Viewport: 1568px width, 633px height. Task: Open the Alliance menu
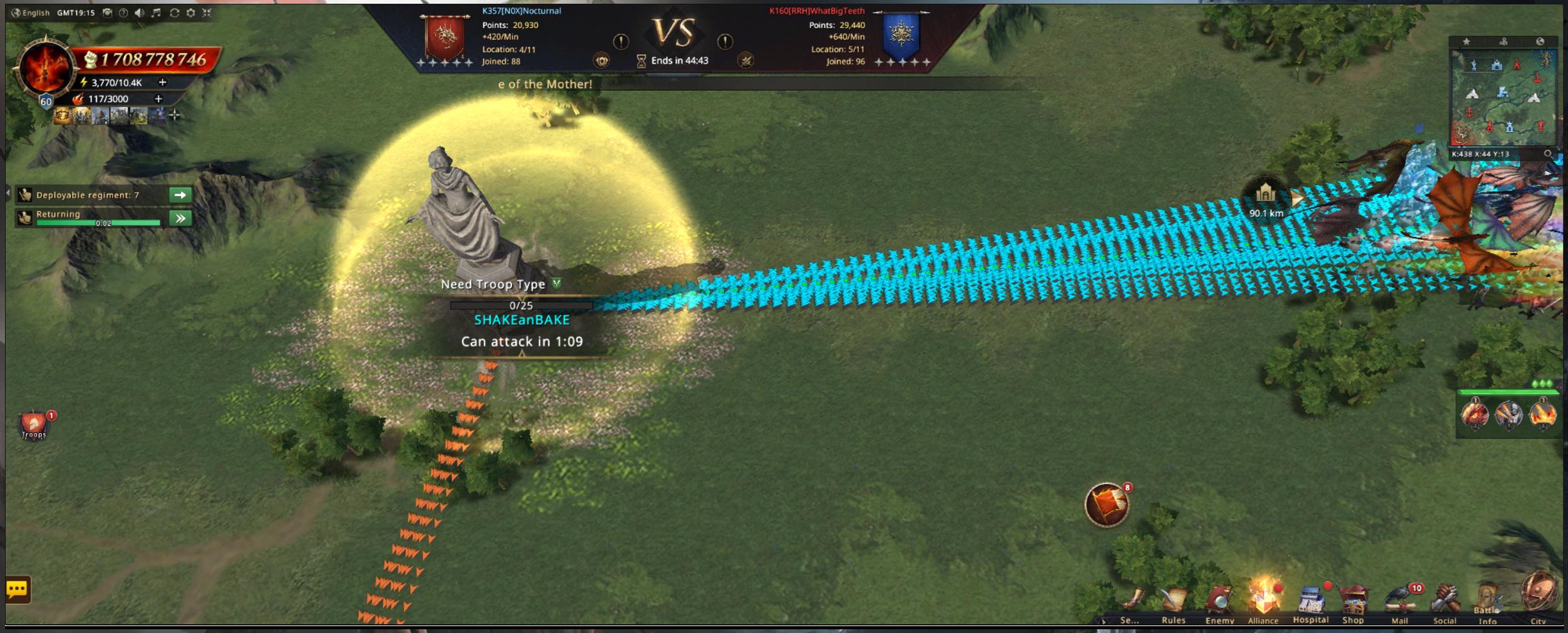tap(1263, 601)
